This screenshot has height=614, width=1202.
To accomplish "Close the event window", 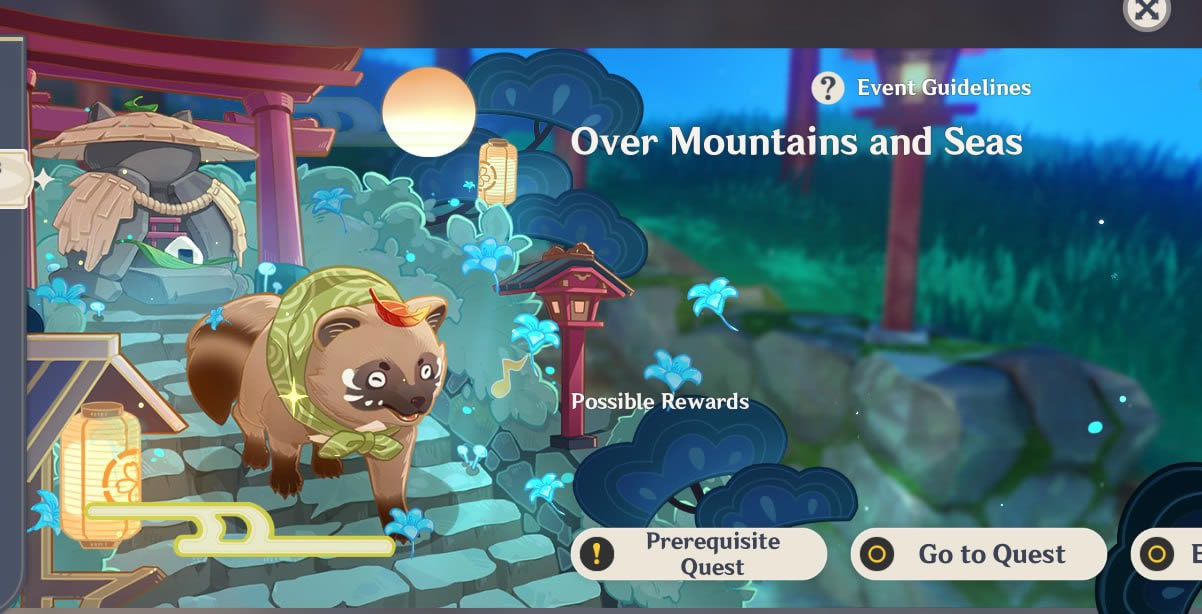I will click(1146, 10).
